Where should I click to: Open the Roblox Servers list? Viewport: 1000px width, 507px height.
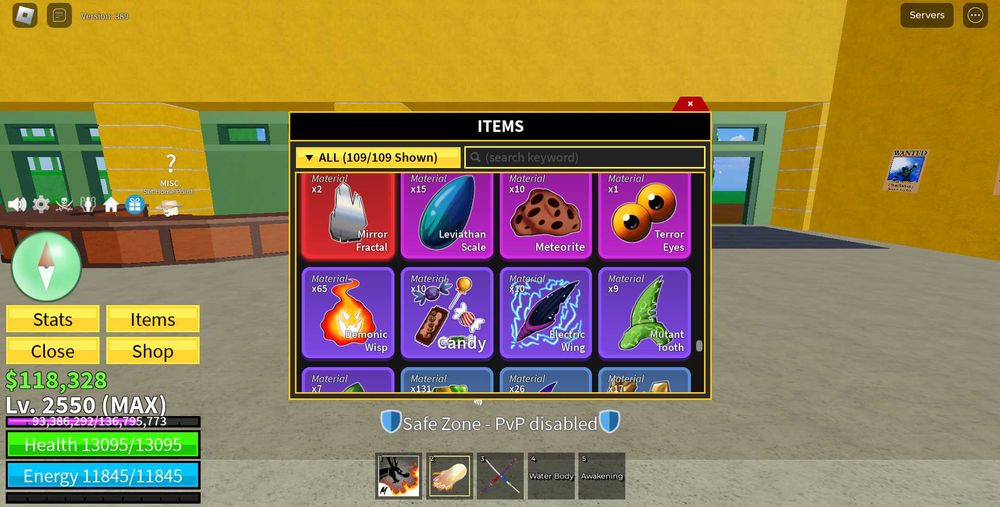click(926, 15)
